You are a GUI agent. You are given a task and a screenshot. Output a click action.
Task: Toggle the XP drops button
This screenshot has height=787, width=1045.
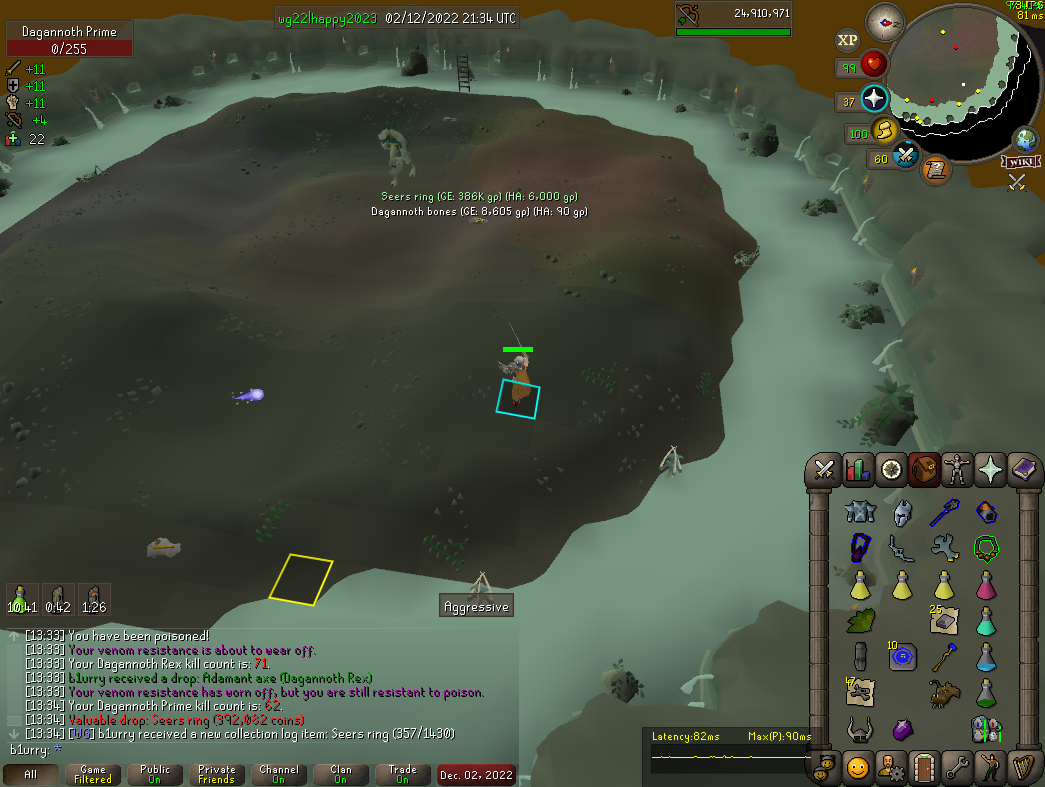point(848,40)
